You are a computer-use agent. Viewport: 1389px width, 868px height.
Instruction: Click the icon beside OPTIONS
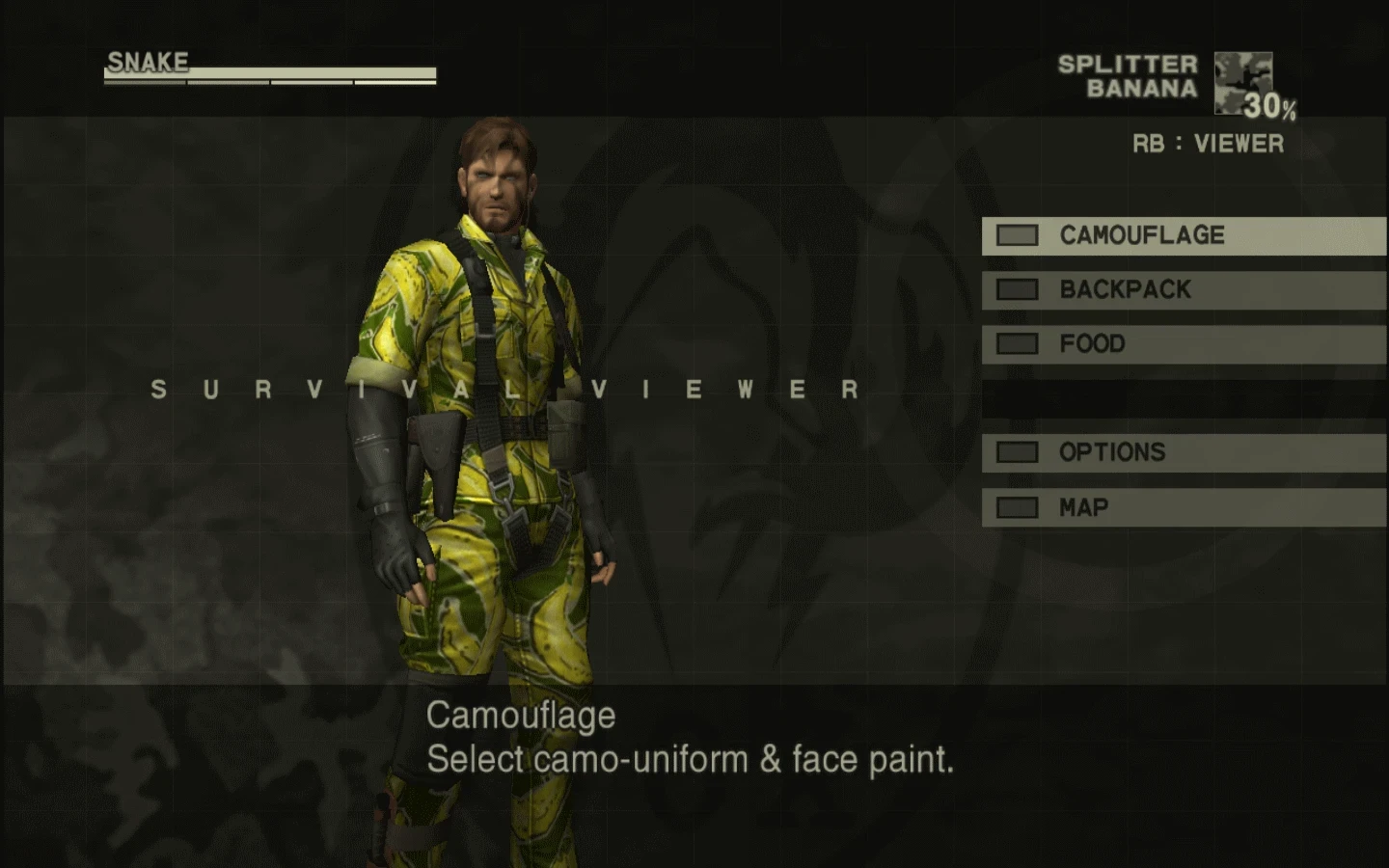click(x=1016, y=451)
